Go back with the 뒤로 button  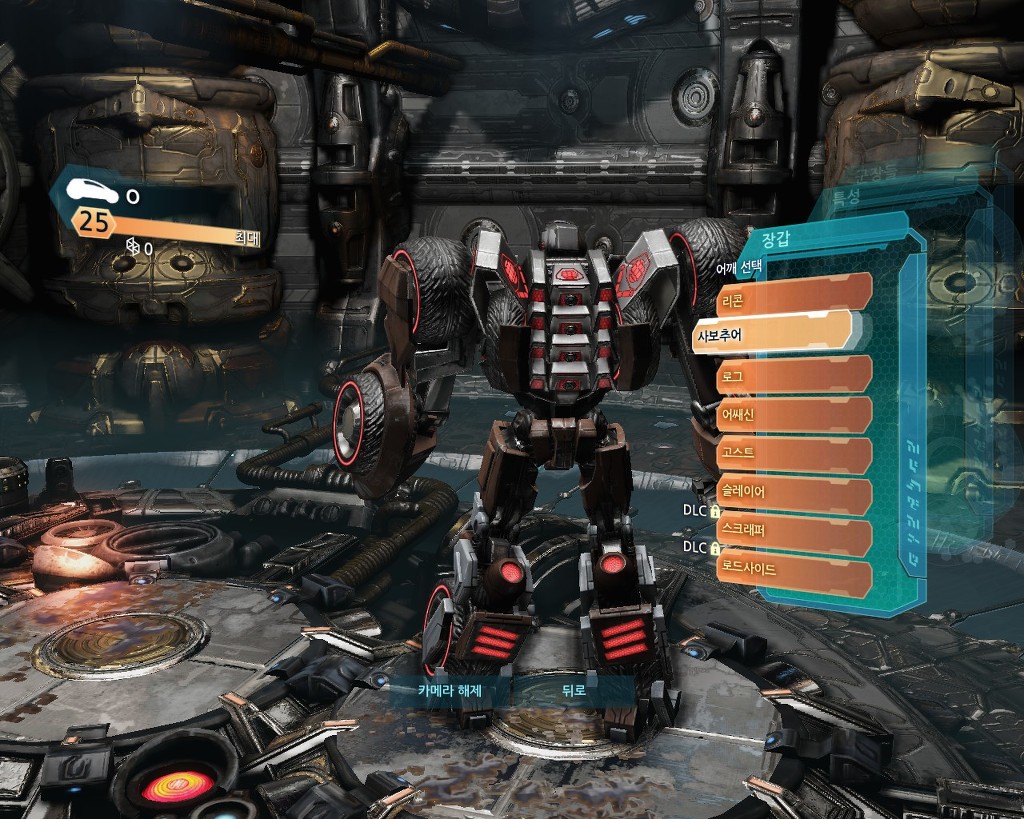(x=573, y=691)
